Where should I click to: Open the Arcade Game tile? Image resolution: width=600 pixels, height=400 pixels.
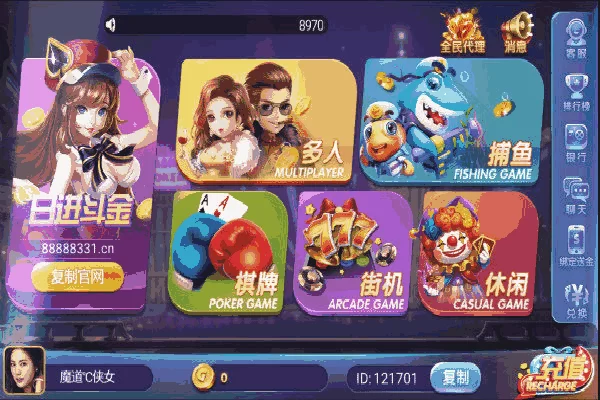point(353,252)
